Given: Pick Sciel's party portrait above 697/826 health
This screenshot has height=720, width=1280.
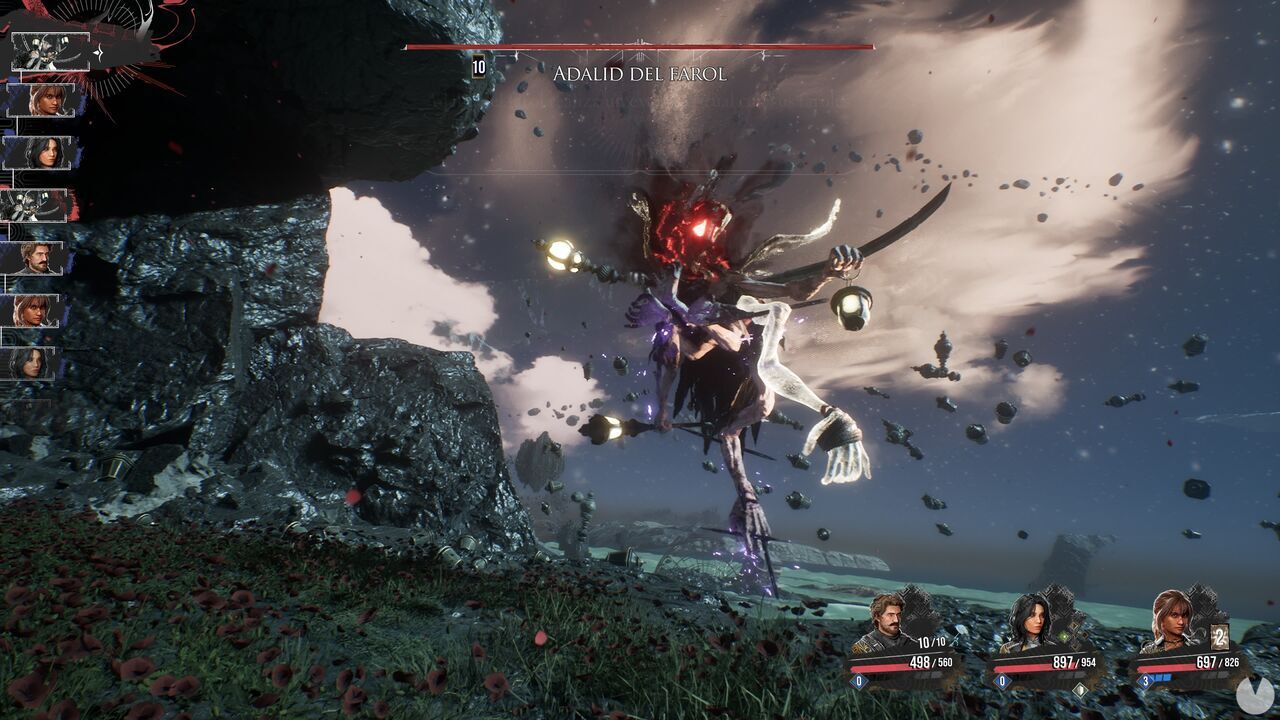Looking at the screenshot, I should 1172,618.
